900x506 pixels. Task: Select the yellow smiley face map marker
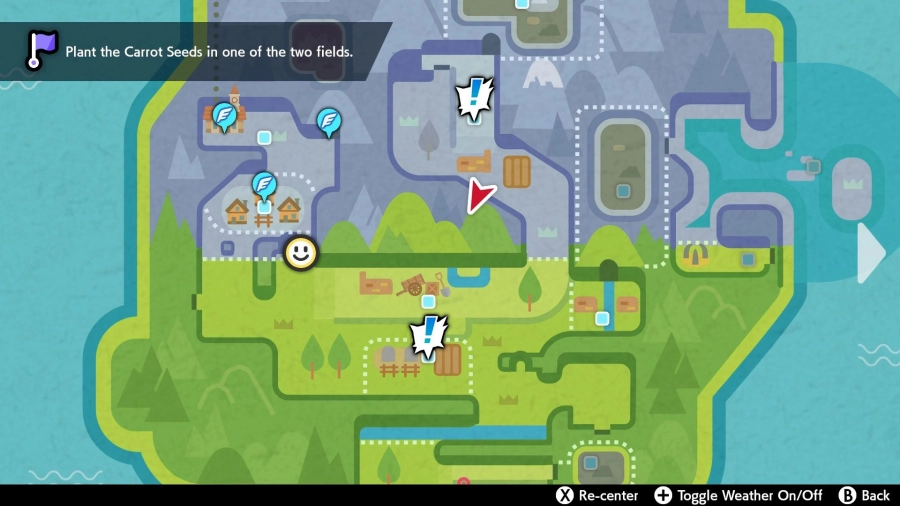[300, 253]
